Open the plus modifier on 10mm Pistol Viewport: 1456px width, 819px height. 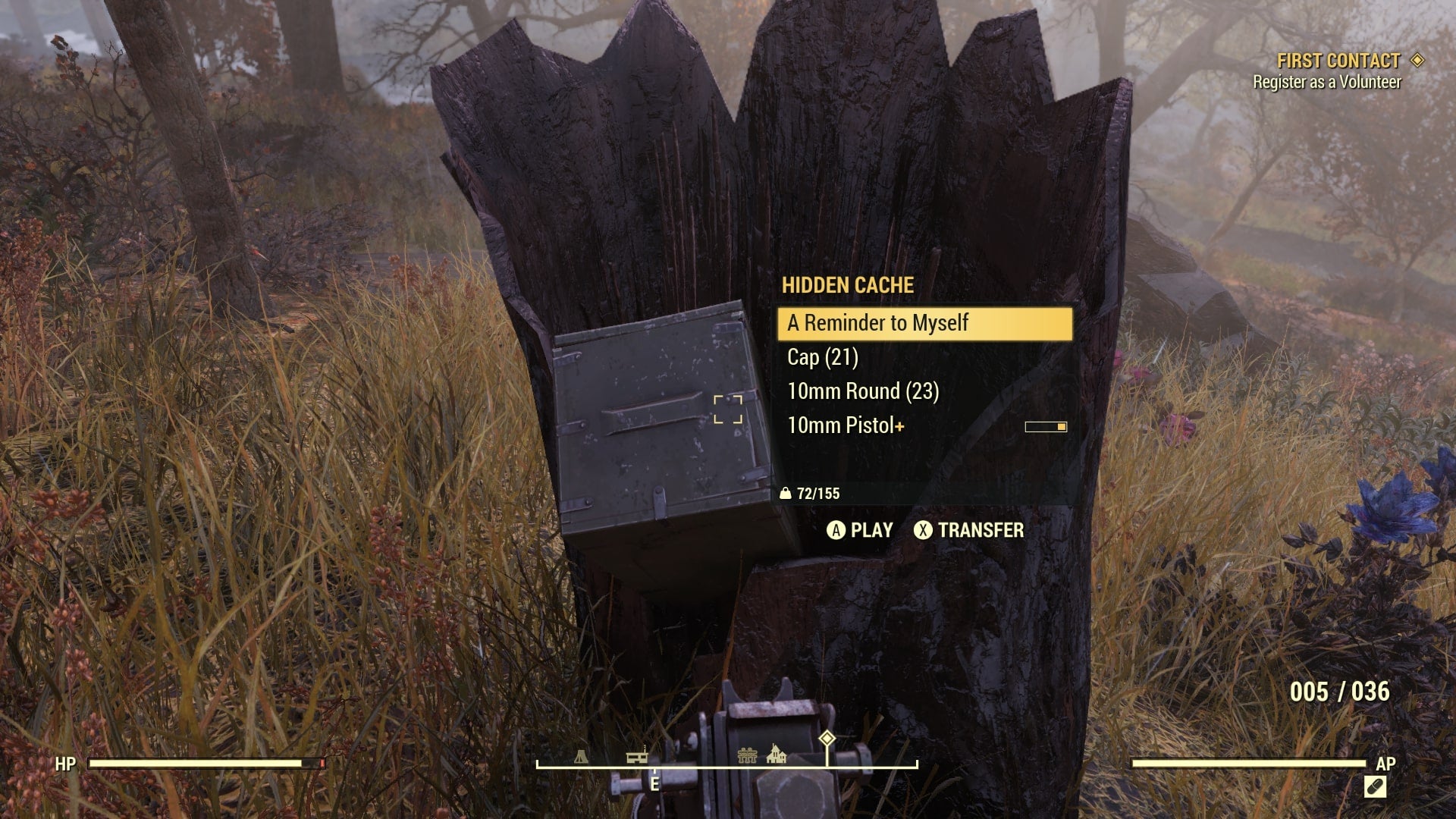(899, 426)
